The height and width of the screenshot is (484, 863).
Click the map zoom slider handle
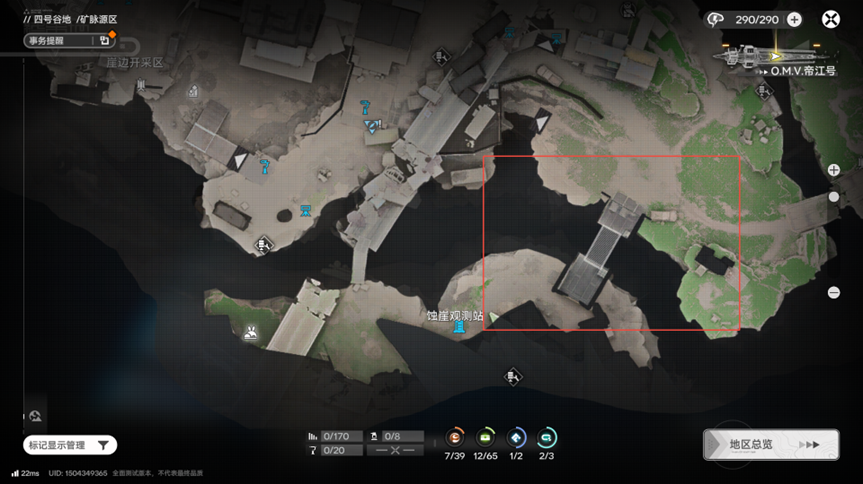point(834,197)
